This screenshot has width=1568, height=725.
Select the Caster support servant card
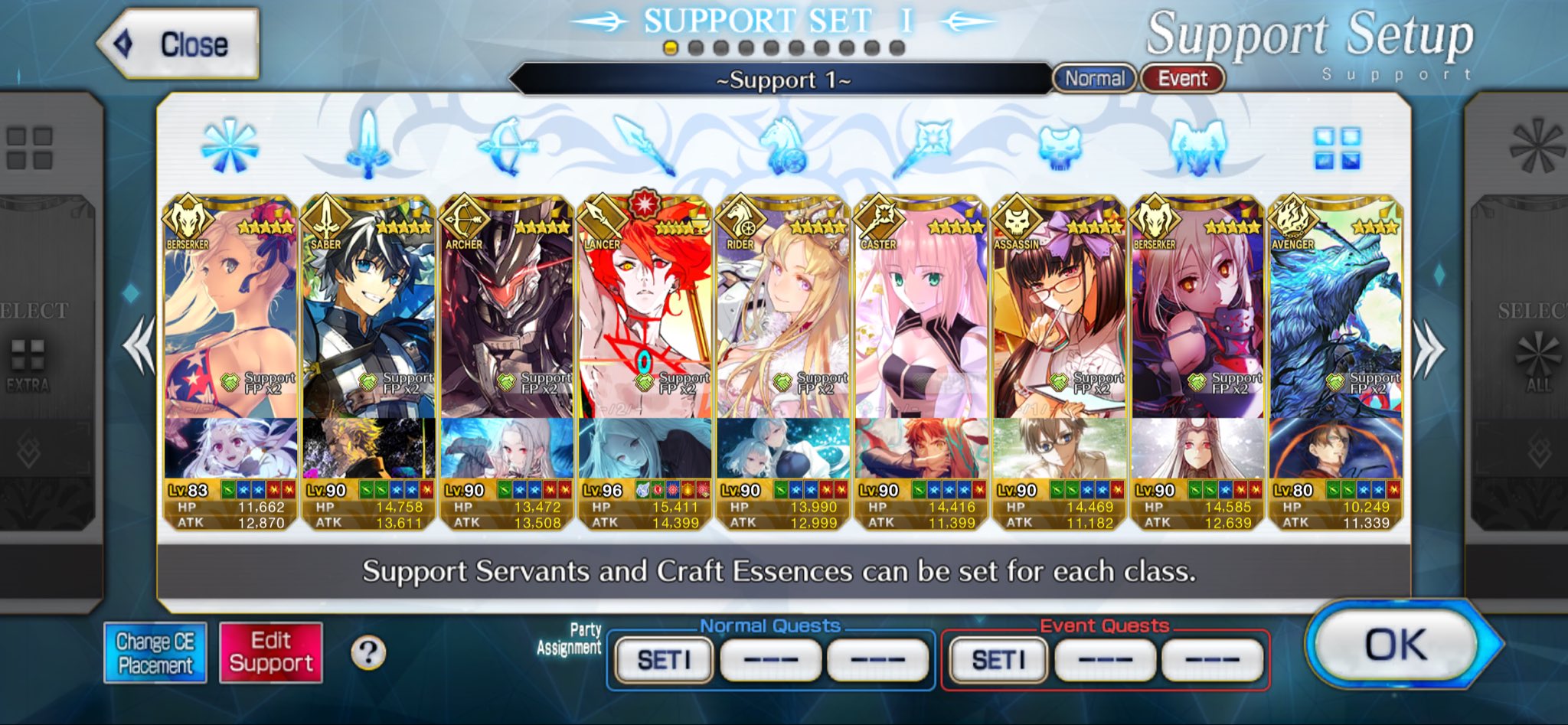coord(921,322)
